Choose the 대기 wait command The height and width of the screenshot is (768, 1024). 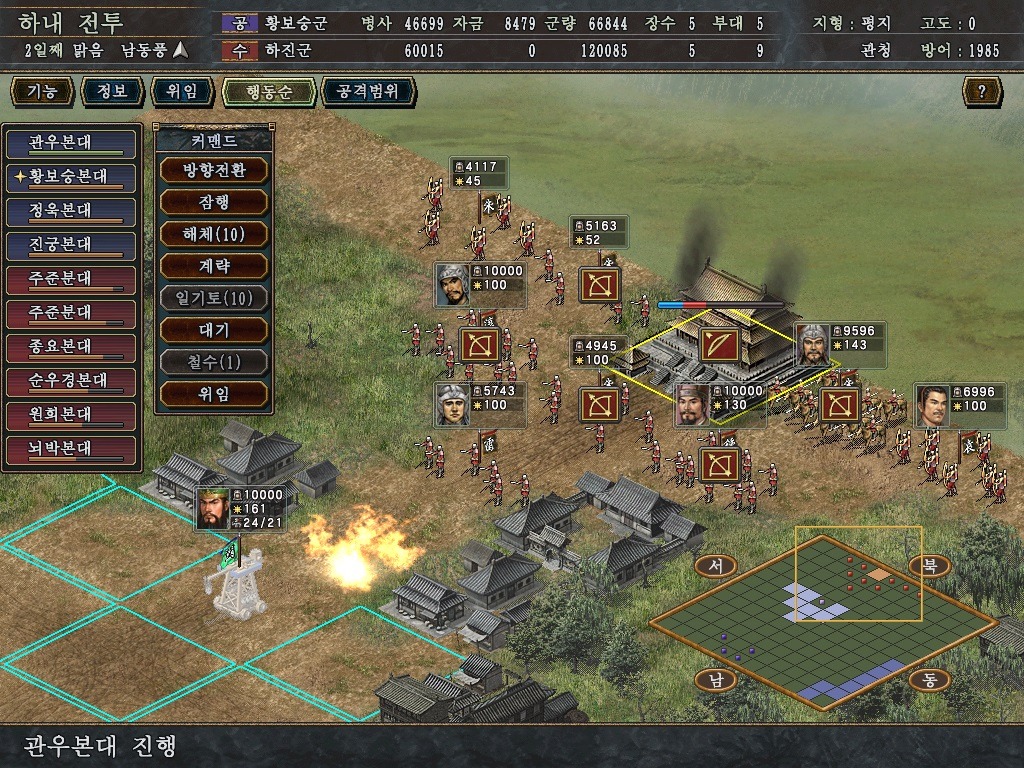click(213, 330)
